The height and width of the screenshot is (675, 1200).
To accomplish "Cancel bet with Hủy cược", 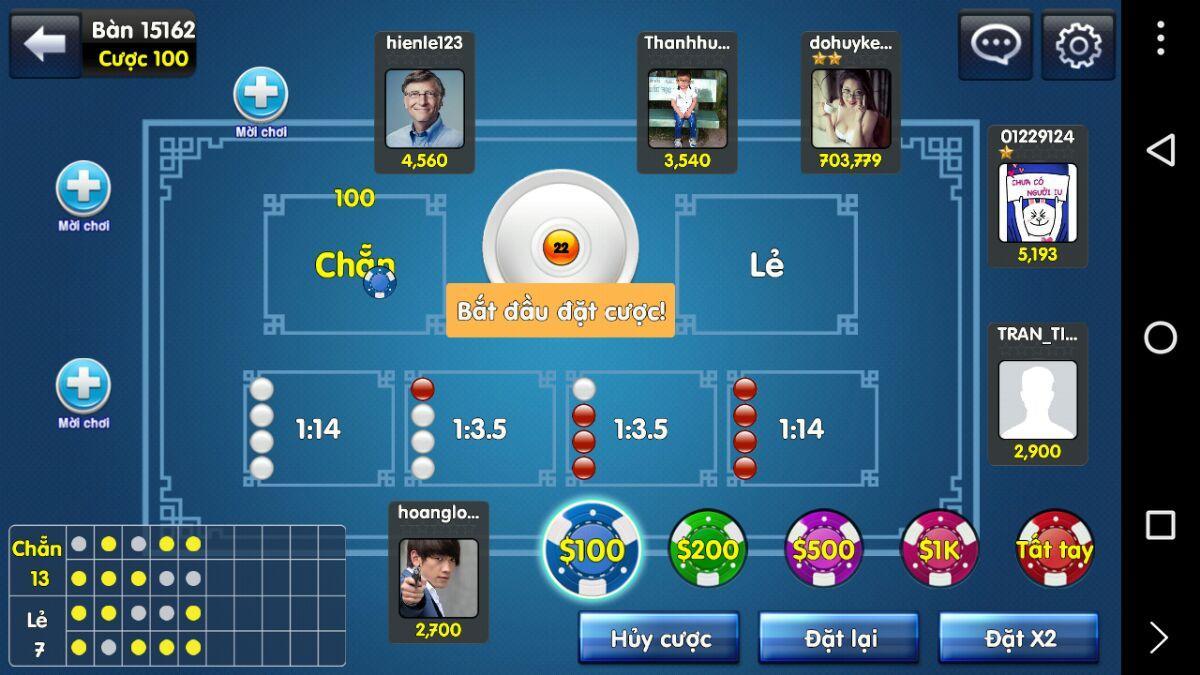I will tap(660, 638).
